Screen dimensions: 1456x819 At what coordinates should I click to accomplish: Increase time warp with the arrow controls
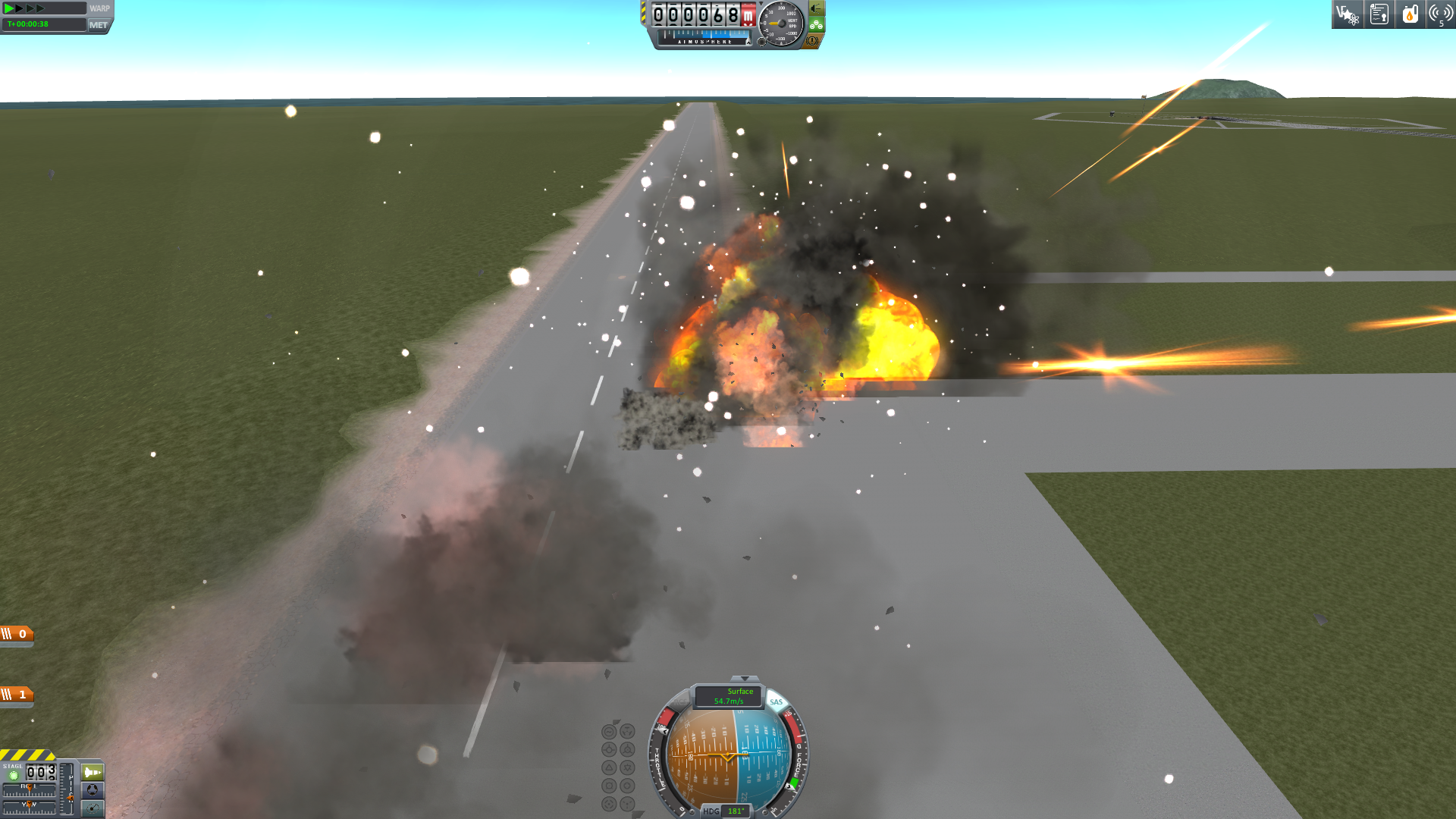click(x=30, y=8)
